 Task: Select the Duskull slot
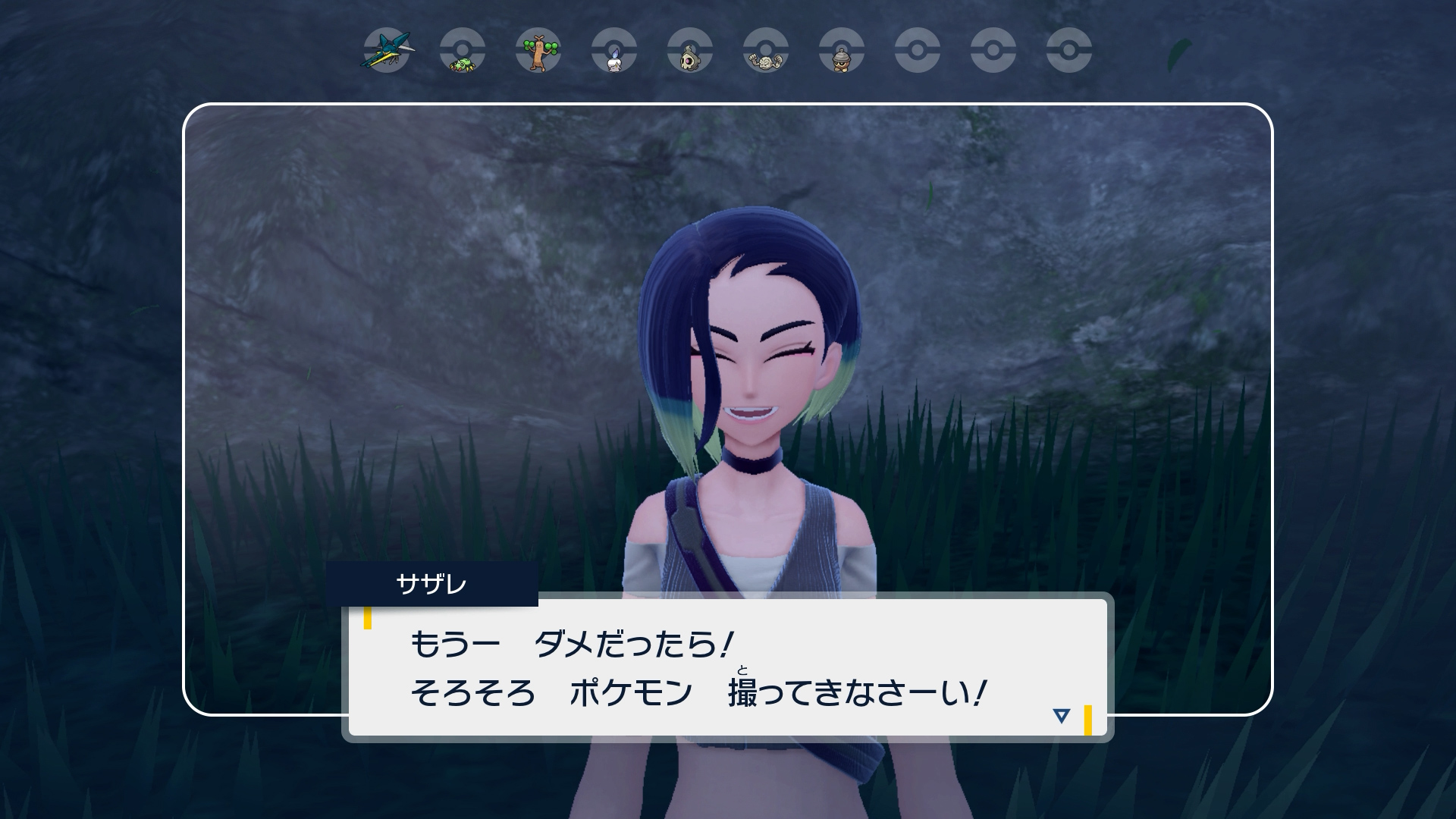tap(690, 52)
